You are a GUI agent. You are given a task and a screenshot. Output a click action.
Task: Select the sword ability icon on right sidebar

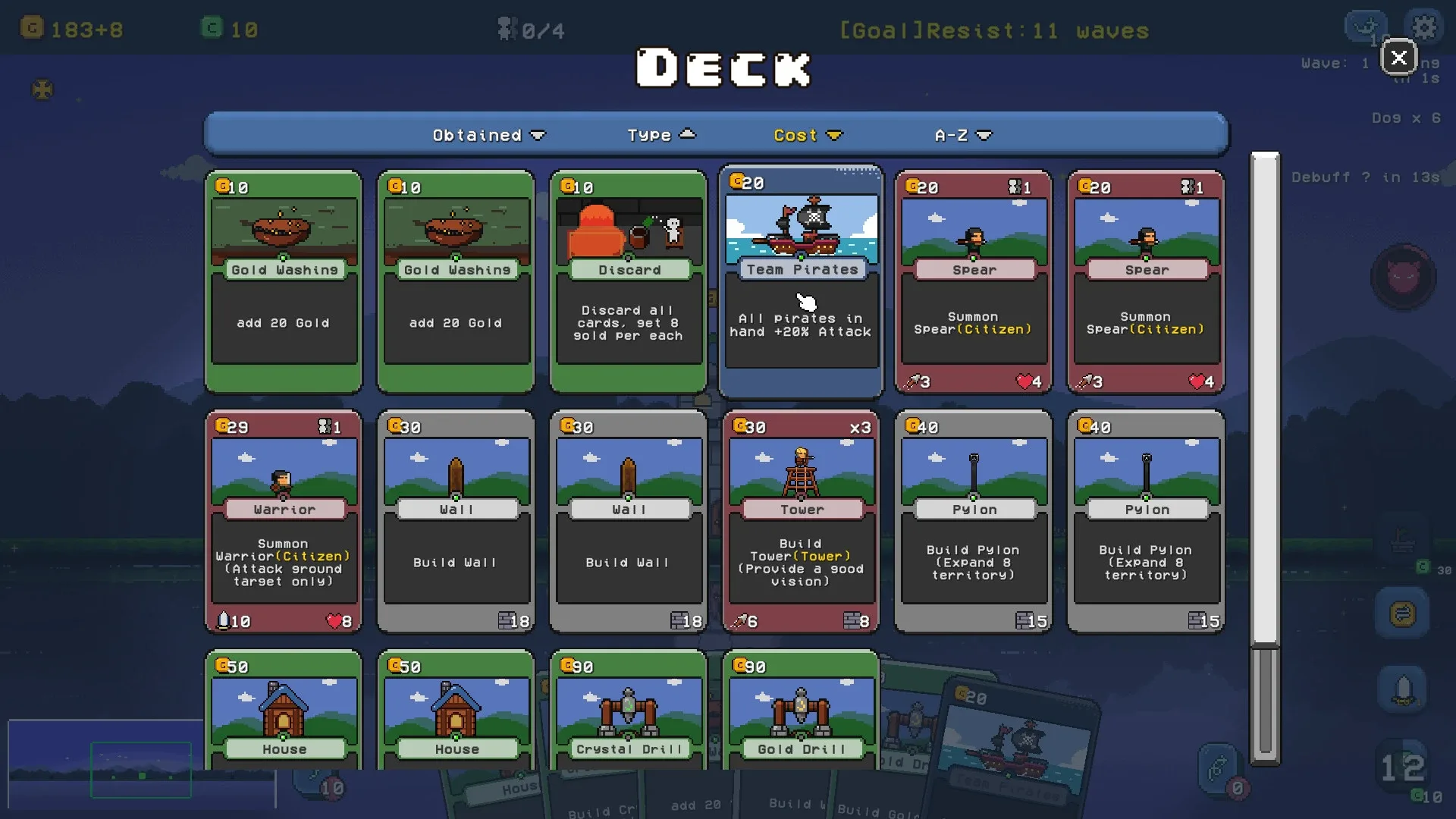click(1403, 689)
